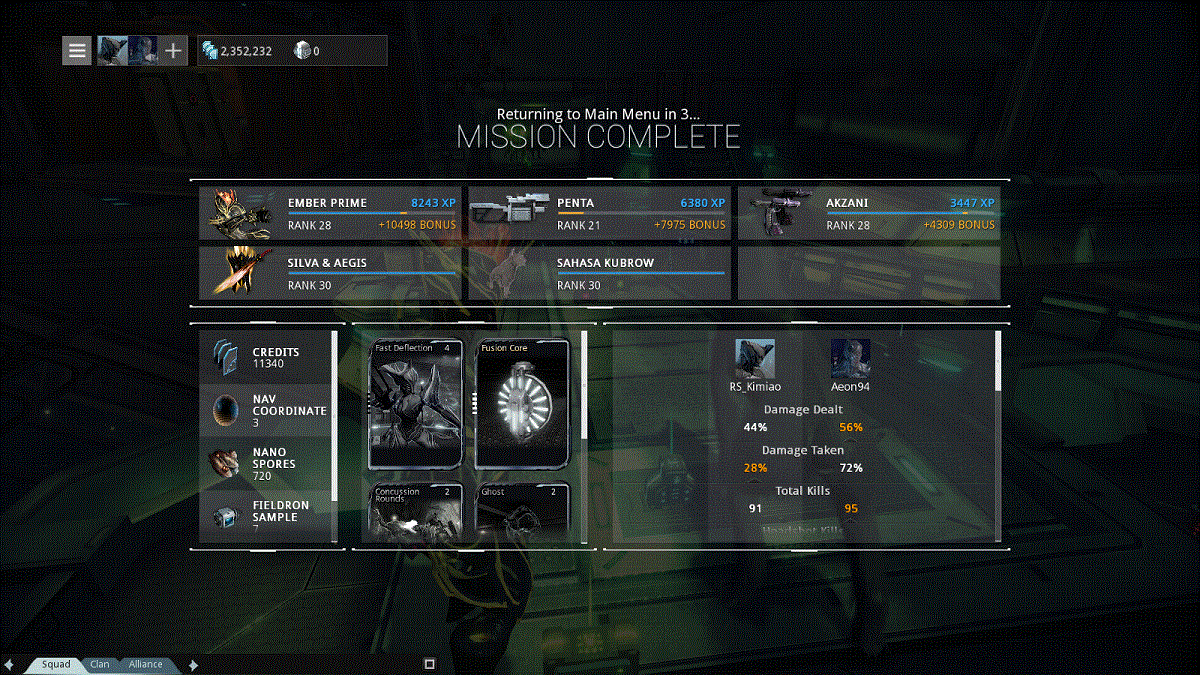Select the Sahasa Kubrow row
Image resolution: width=1200 pixels, height=675 pixels.
599,274
